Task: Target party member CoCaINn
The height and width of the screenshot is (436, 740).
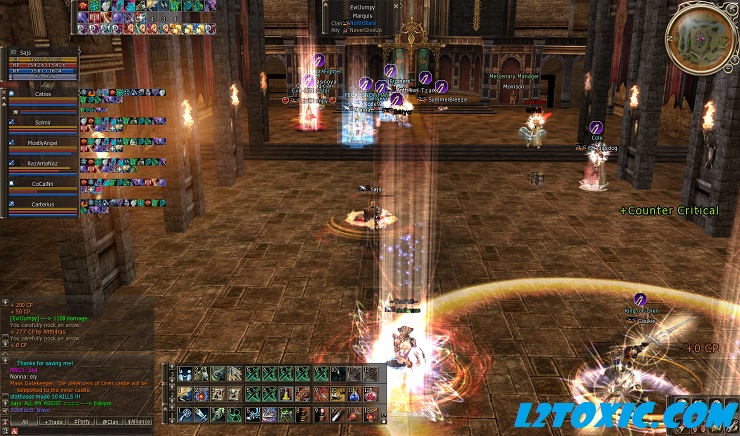Action: click(42, 184)
